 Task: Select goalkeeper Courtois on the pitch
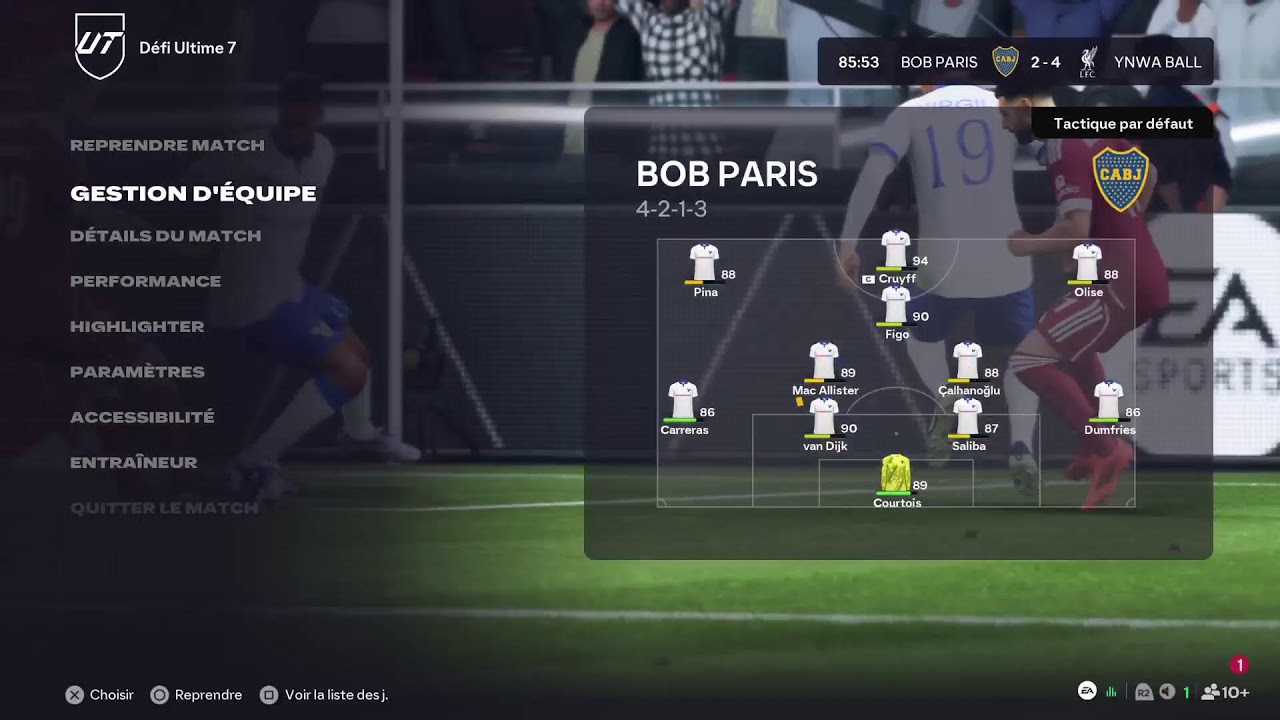tap(896, 474)
